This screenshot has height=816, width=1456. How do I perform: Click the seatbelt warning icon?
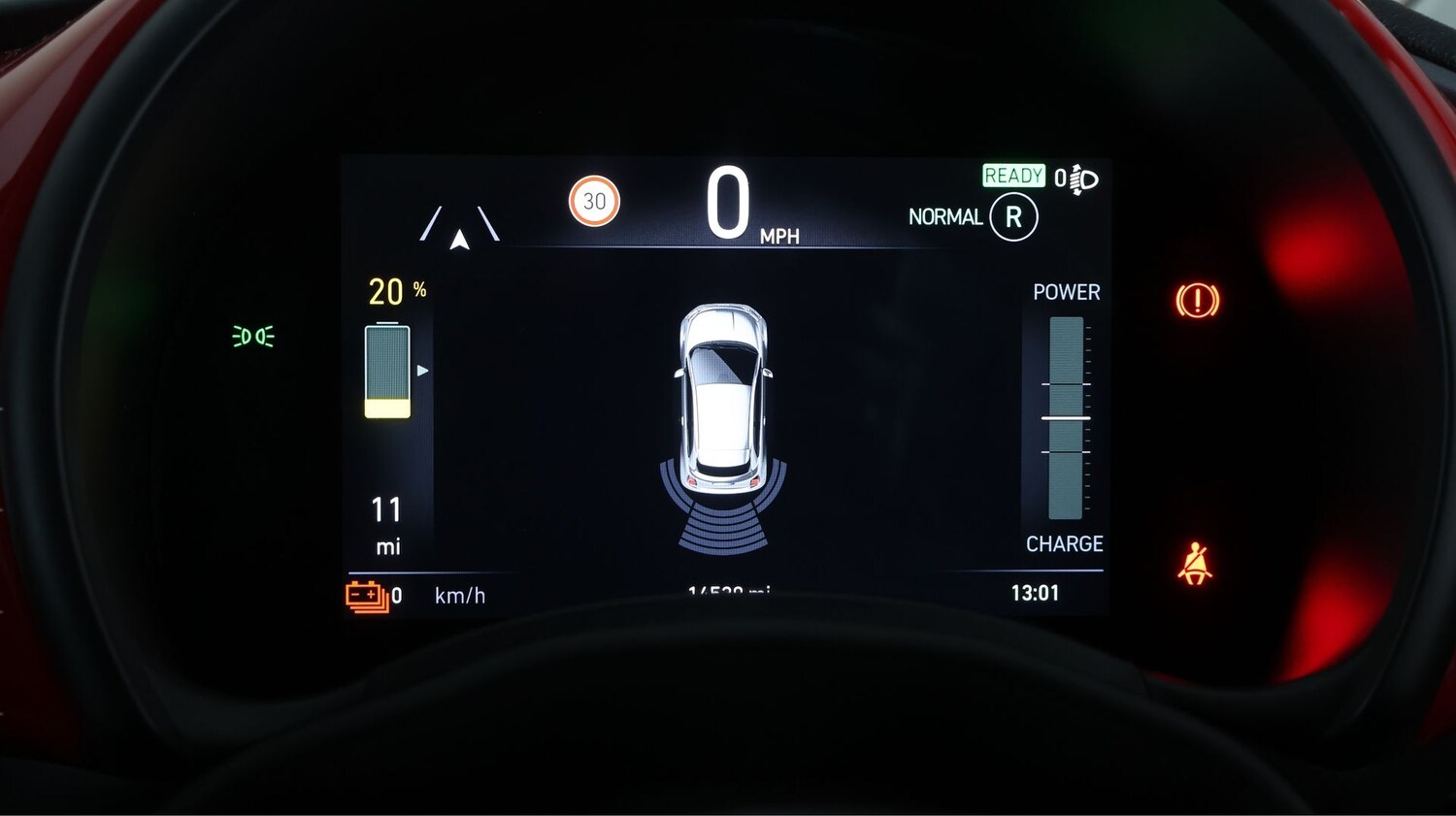[1195, 564]
